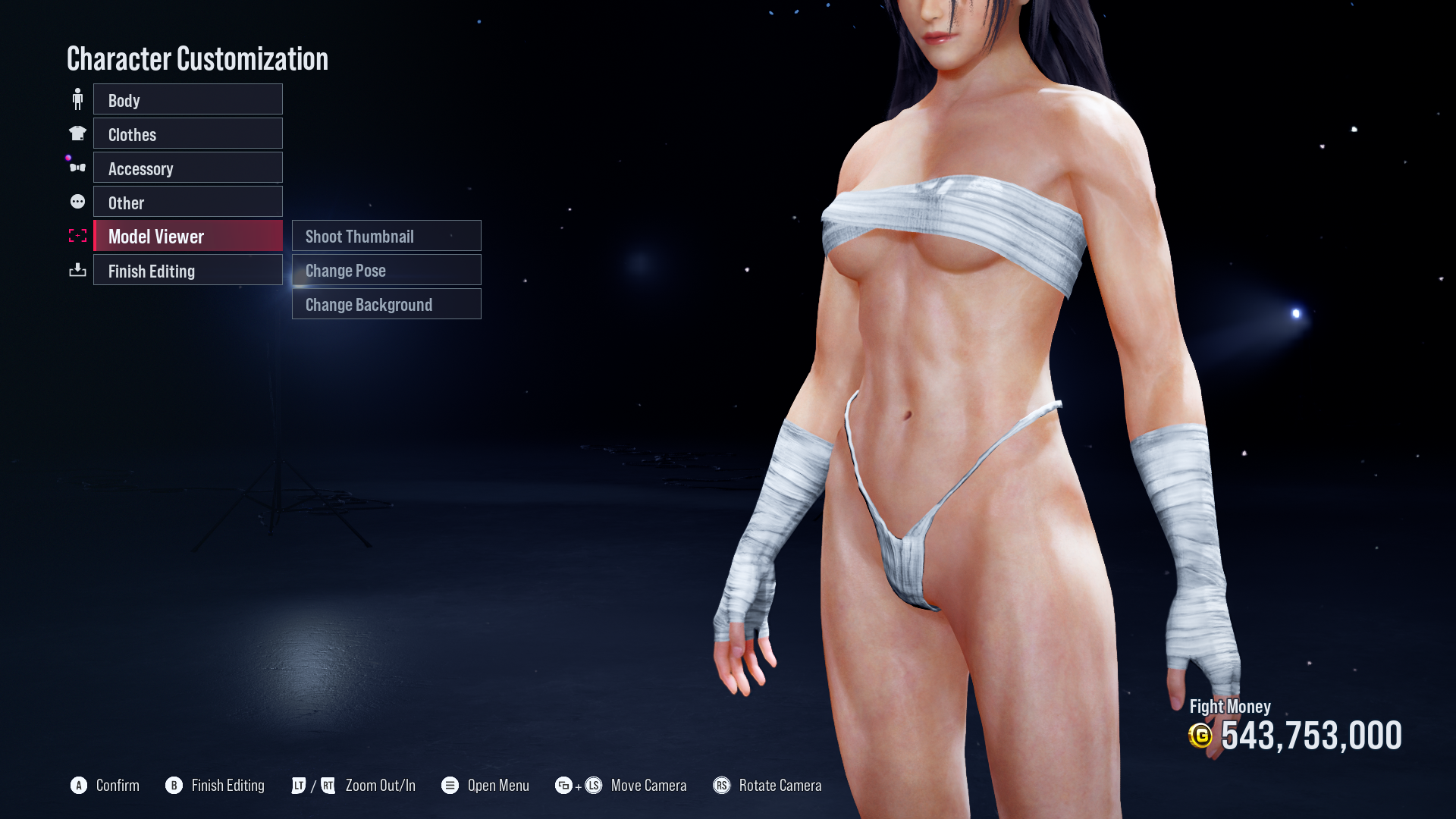Select the Clothes menu entry
1456x819 pixels.
[x=187, y=133]
